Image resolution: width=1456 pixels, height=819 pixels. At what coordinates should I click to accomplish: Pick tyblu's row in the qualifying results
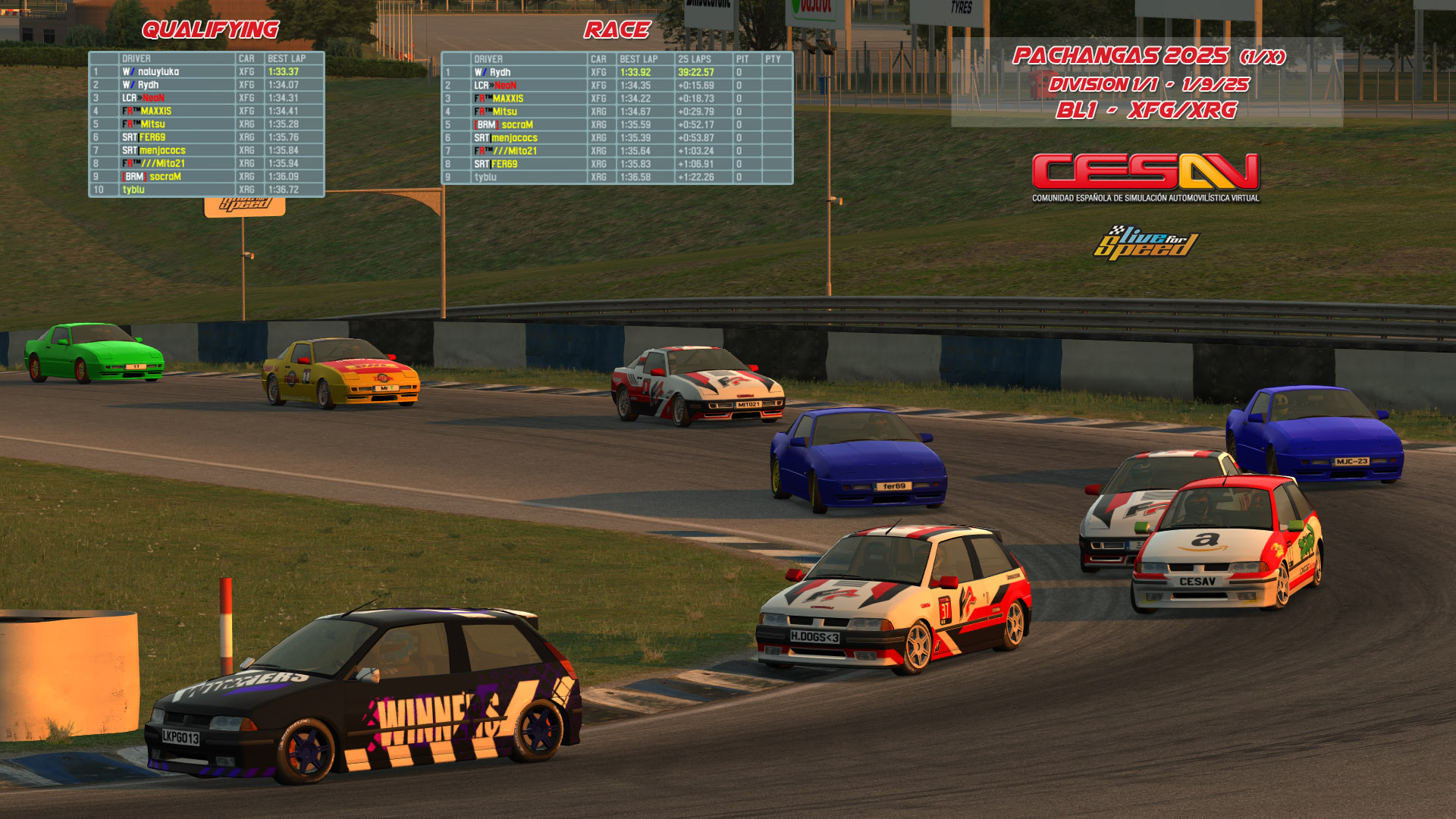click(206, 190)
